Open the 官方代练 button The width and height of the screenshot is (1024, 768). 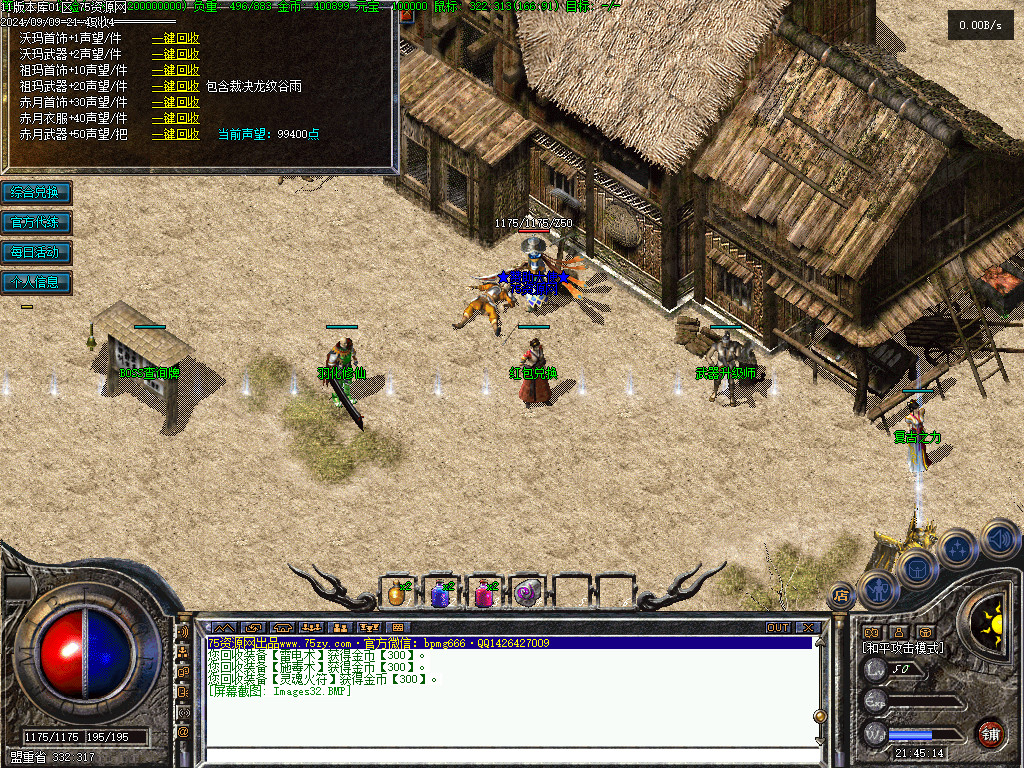point(35,222)
